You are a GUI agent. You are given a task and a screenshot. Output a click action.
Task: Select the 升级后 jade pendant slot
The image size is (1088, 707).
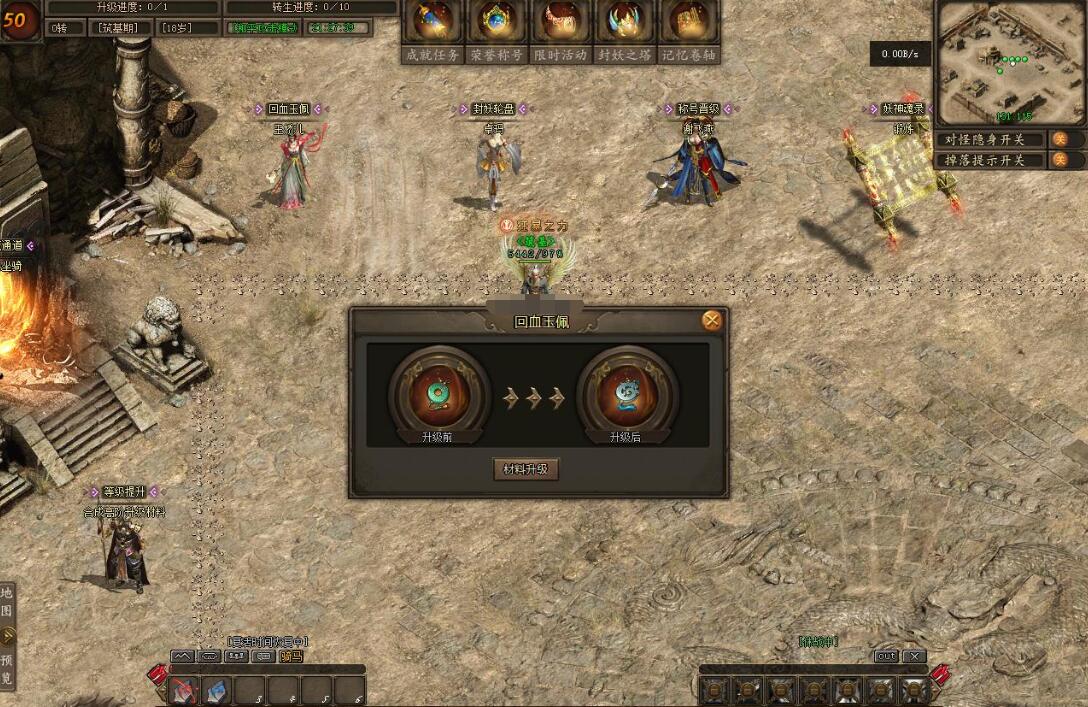628,393
